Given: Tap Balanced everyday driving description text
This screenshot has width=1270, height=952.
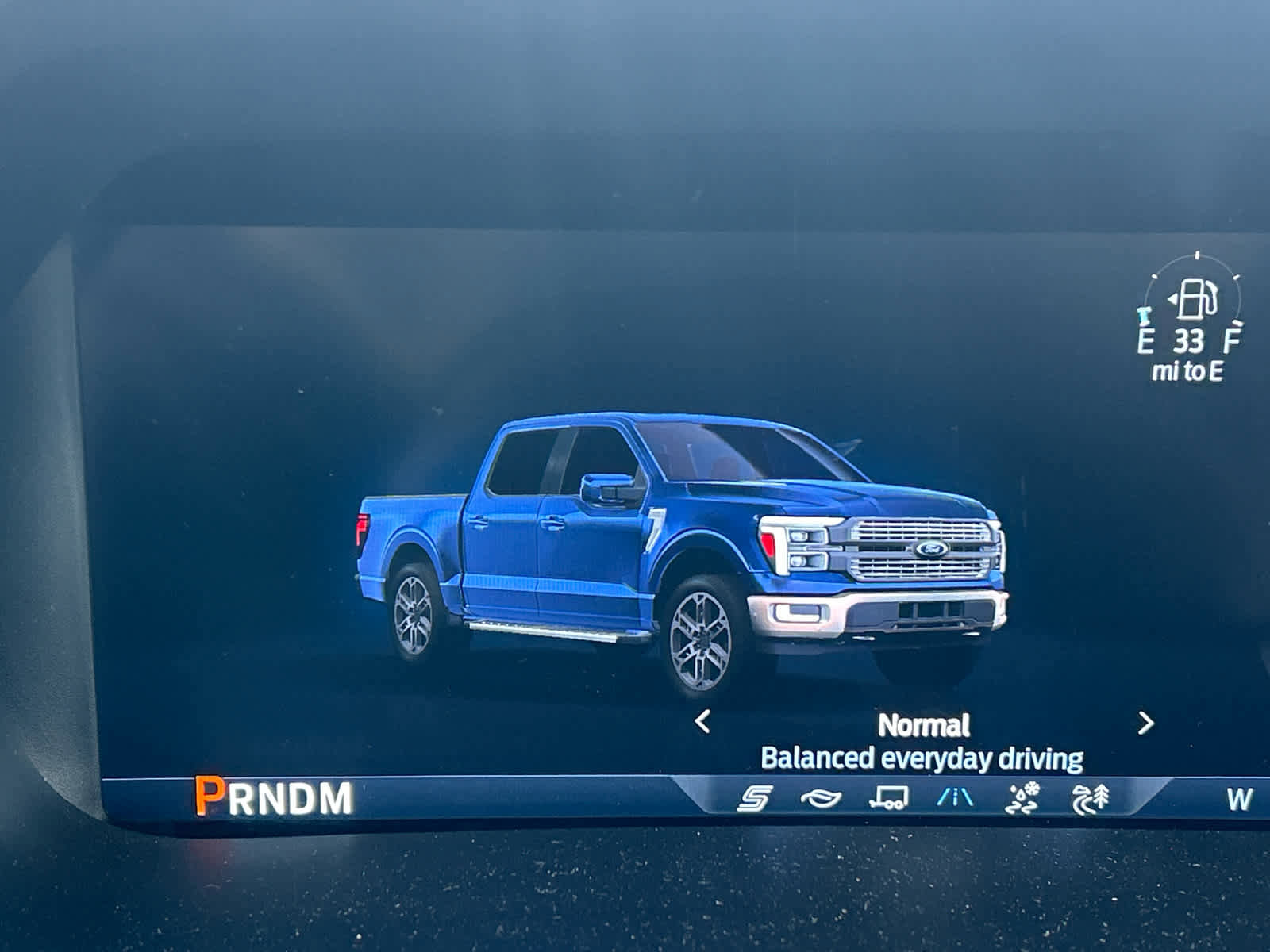Looking at the screenshot, I should (x=922, y=758).
